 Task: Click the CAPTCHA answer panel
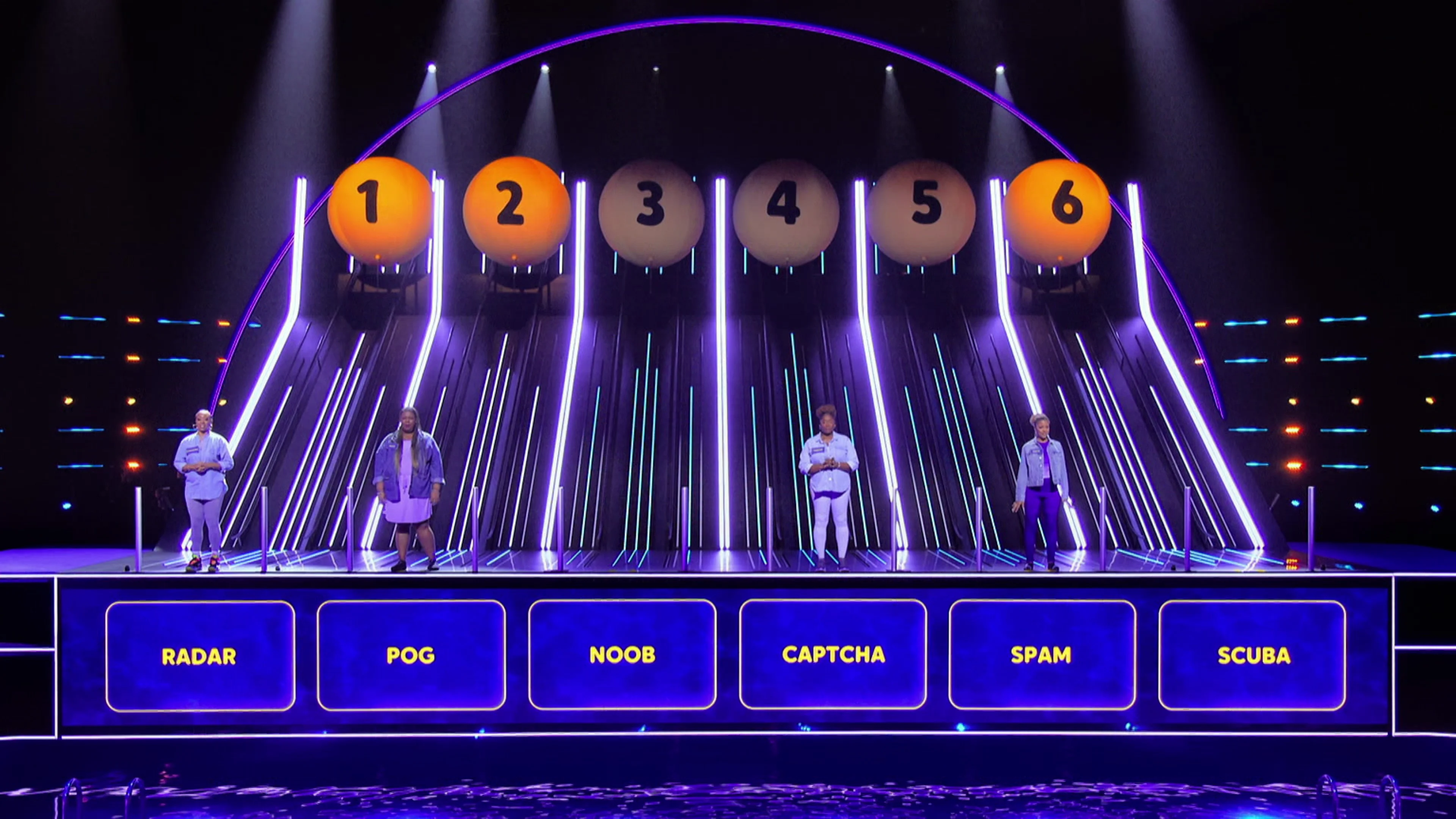point(833,654)
